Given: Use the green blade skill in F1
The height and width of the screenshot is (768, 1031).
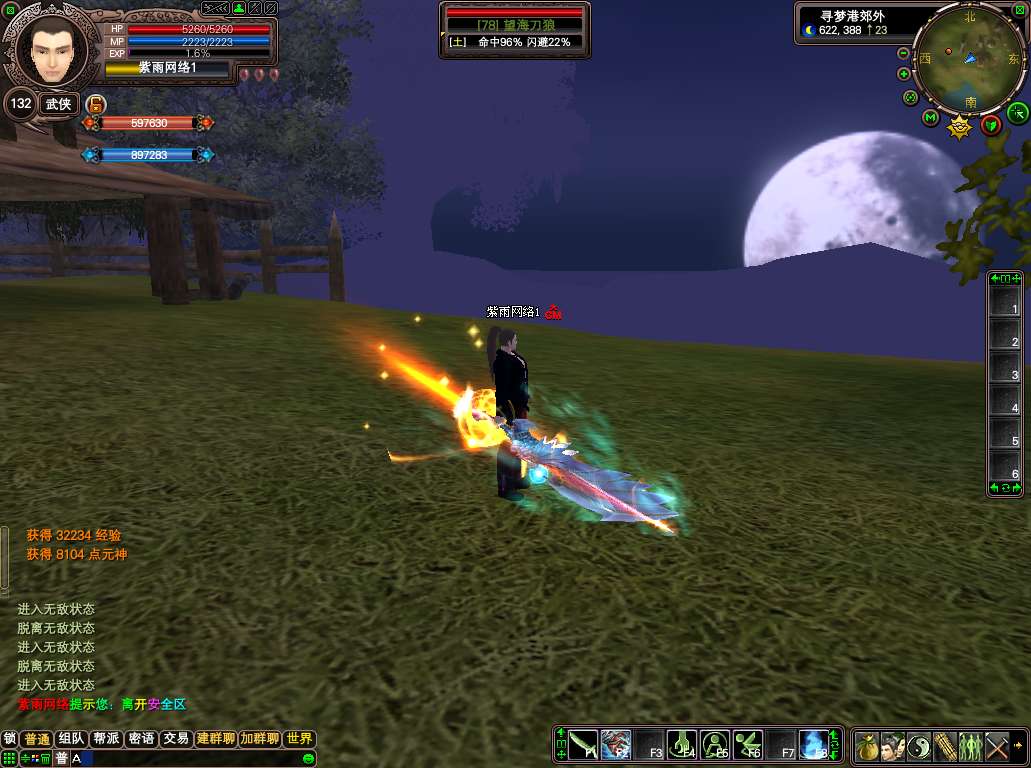Looking at the screenshot, I should click(584, 745).
